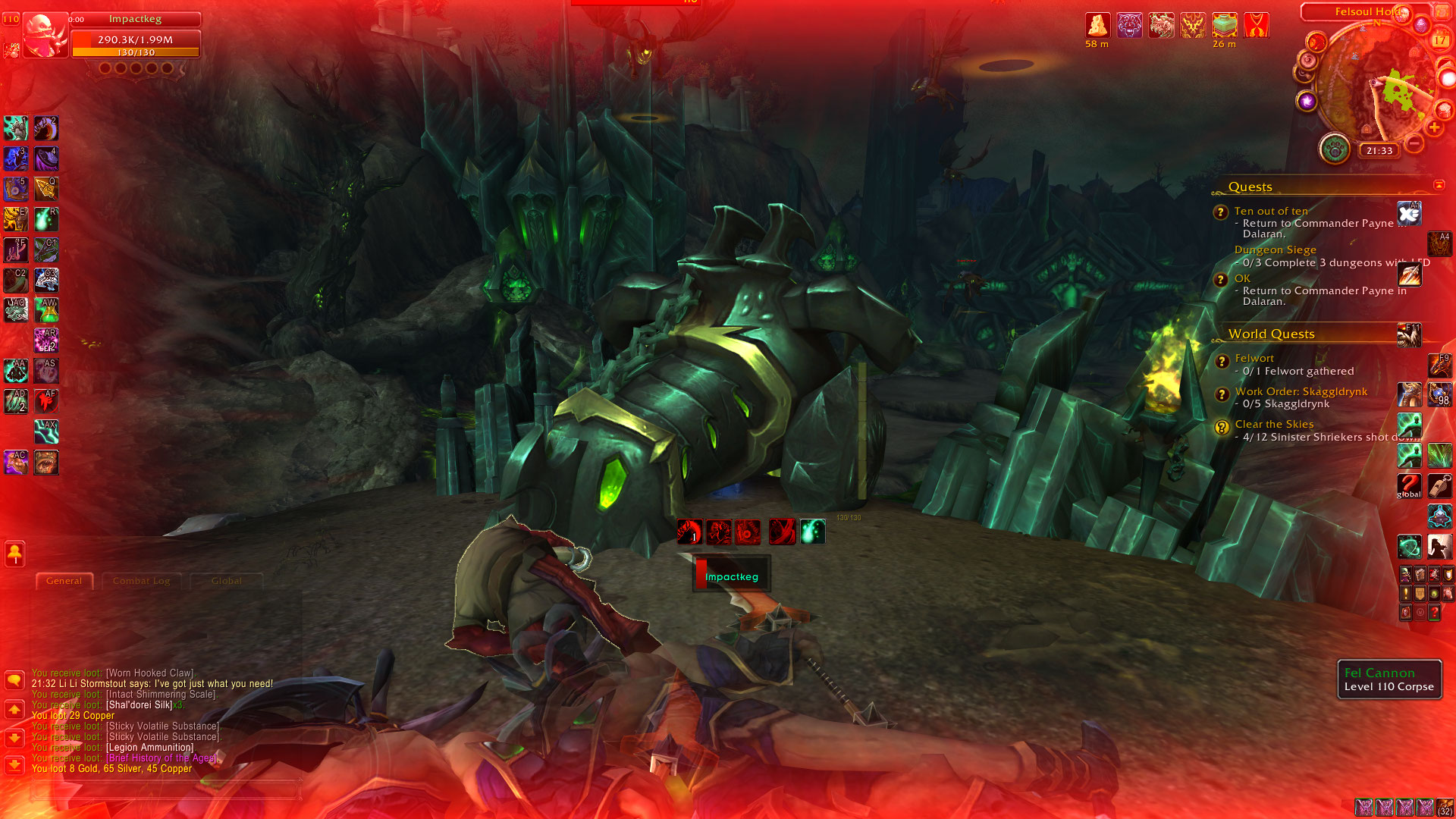Viewport: 1456px width, 819px height.
Task: Track the Clear the Skies world quest
Action: click(1274, 424)
